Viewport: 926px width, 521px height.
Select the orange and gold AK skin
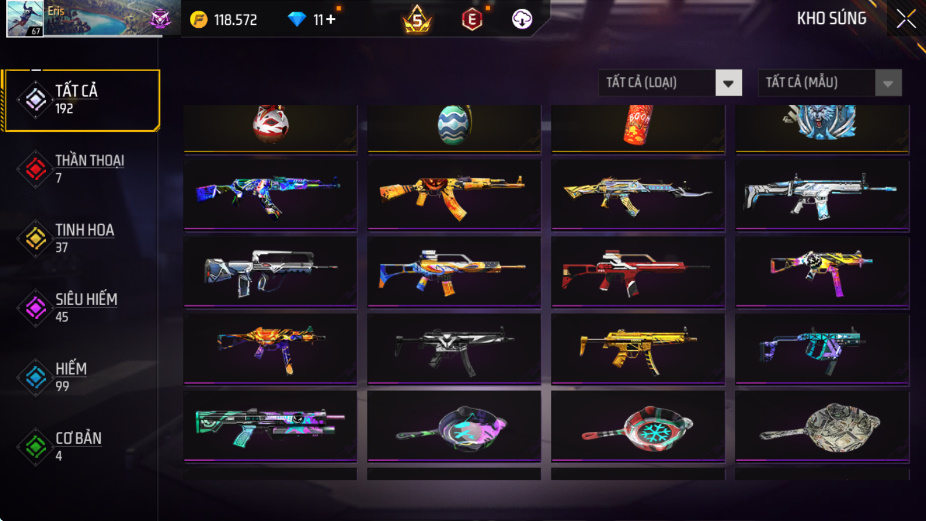coord(454,193)
